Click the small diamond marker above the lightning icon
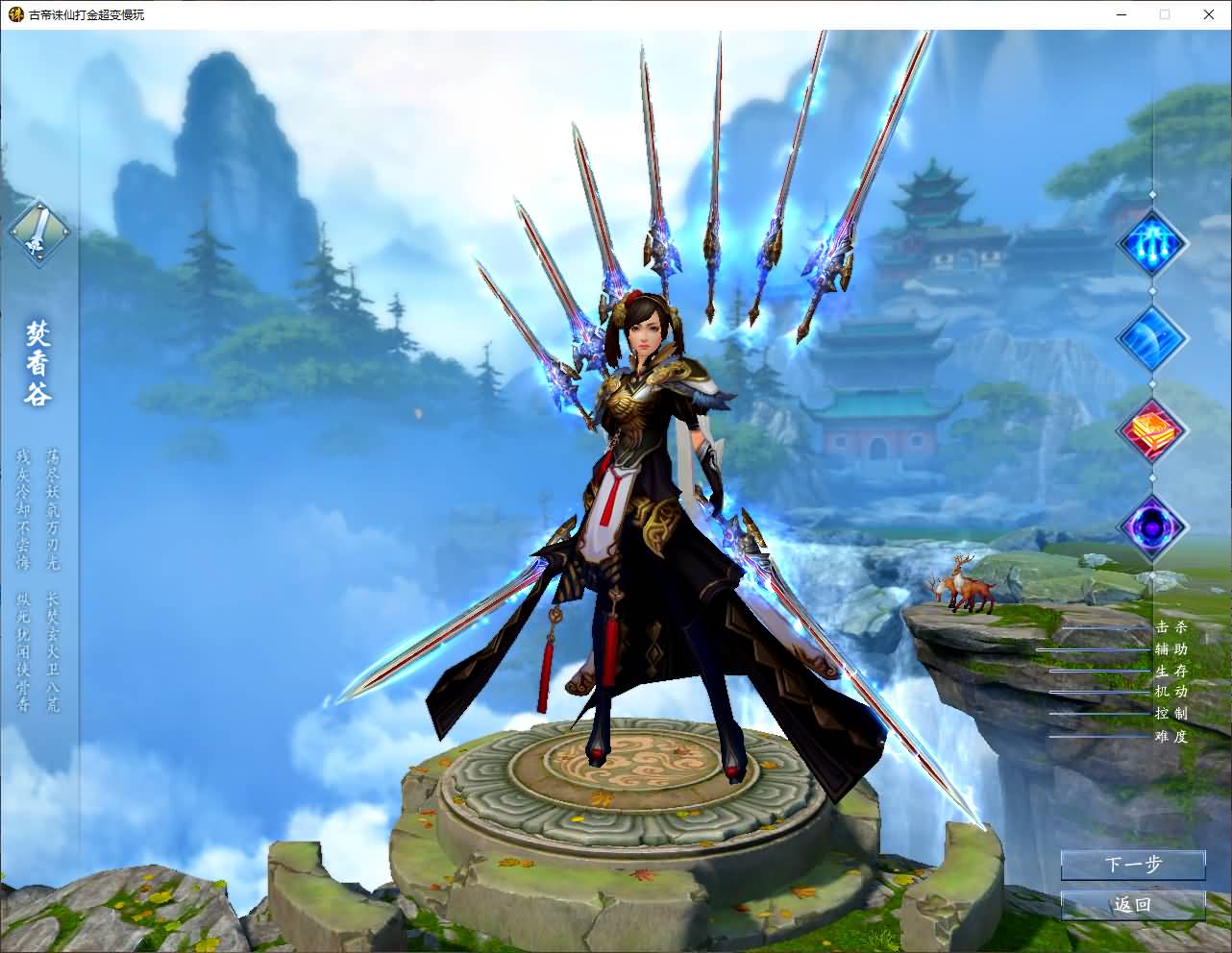Screen dimensions: 1232x953 (x=1151, y=195)
